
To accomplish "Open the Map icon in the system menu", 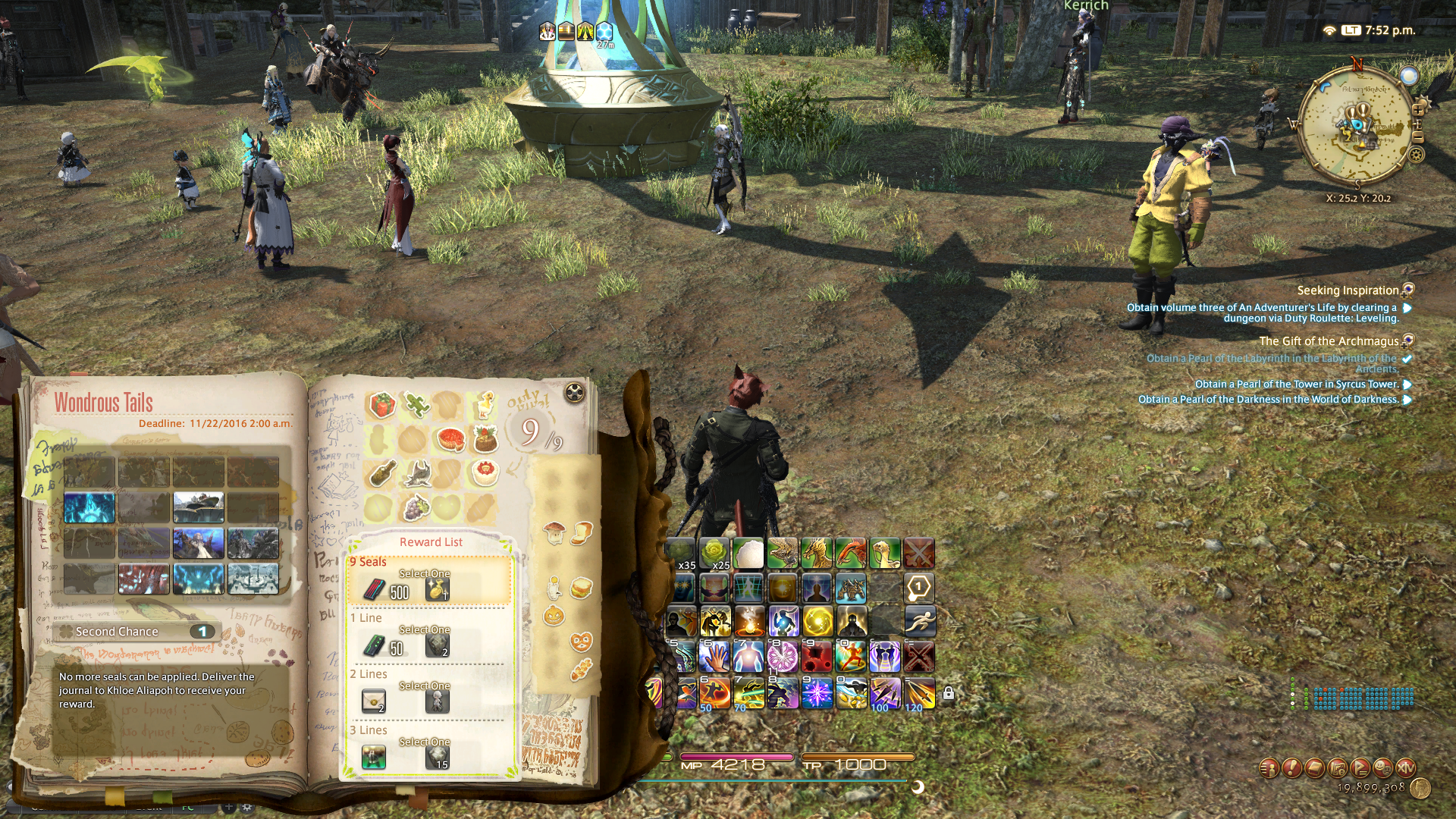I will [x=1338, y=769].
